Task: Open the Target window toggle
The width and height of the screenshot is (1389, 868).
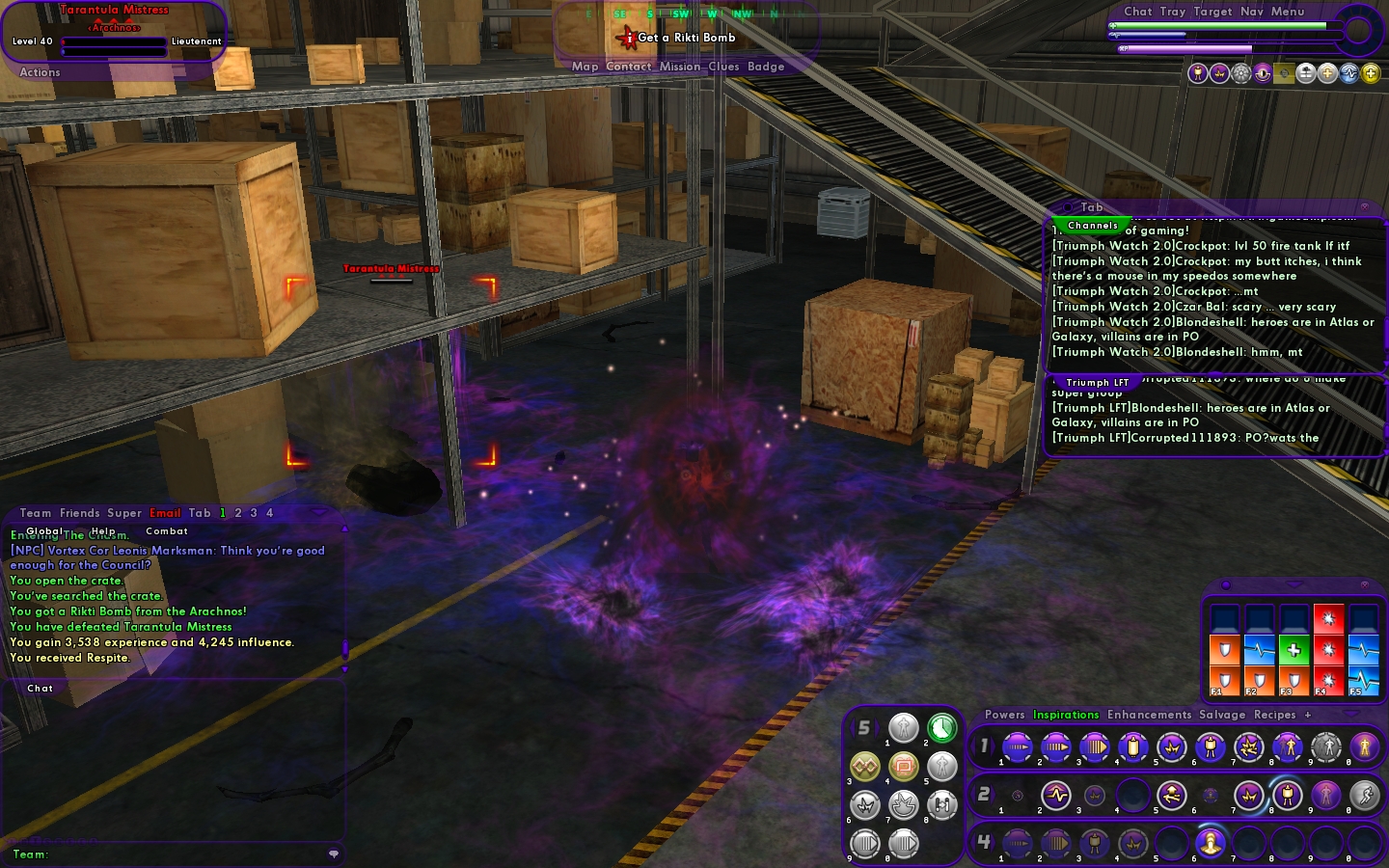Action: click(1212, 12)
